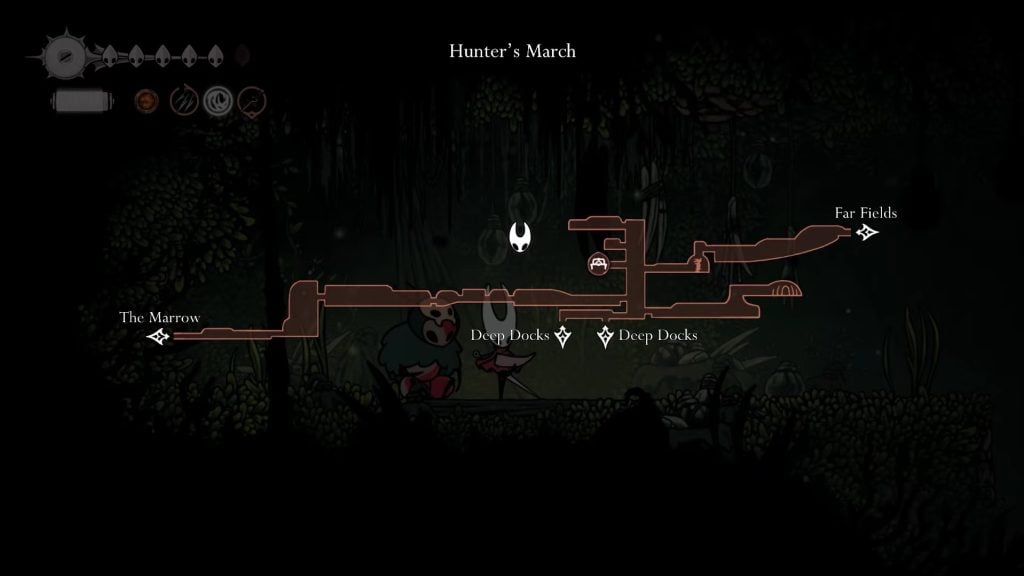Choose The Marrow exit marker
Screen dimensions: 1024x576
pos(157,336)
